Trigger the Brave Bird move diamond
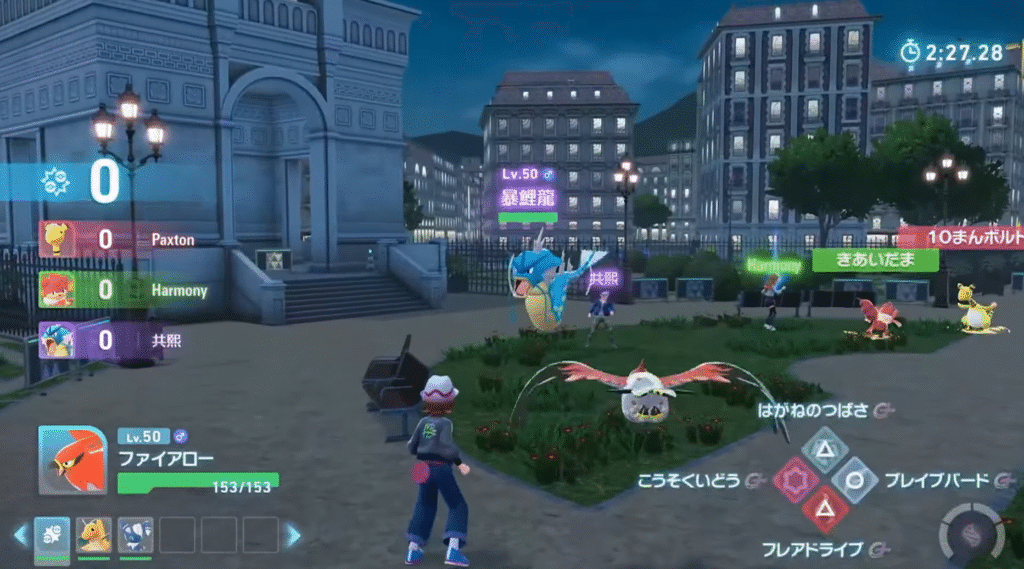The height and width of the screenshot is (569, 1024). tap(855, 480)
